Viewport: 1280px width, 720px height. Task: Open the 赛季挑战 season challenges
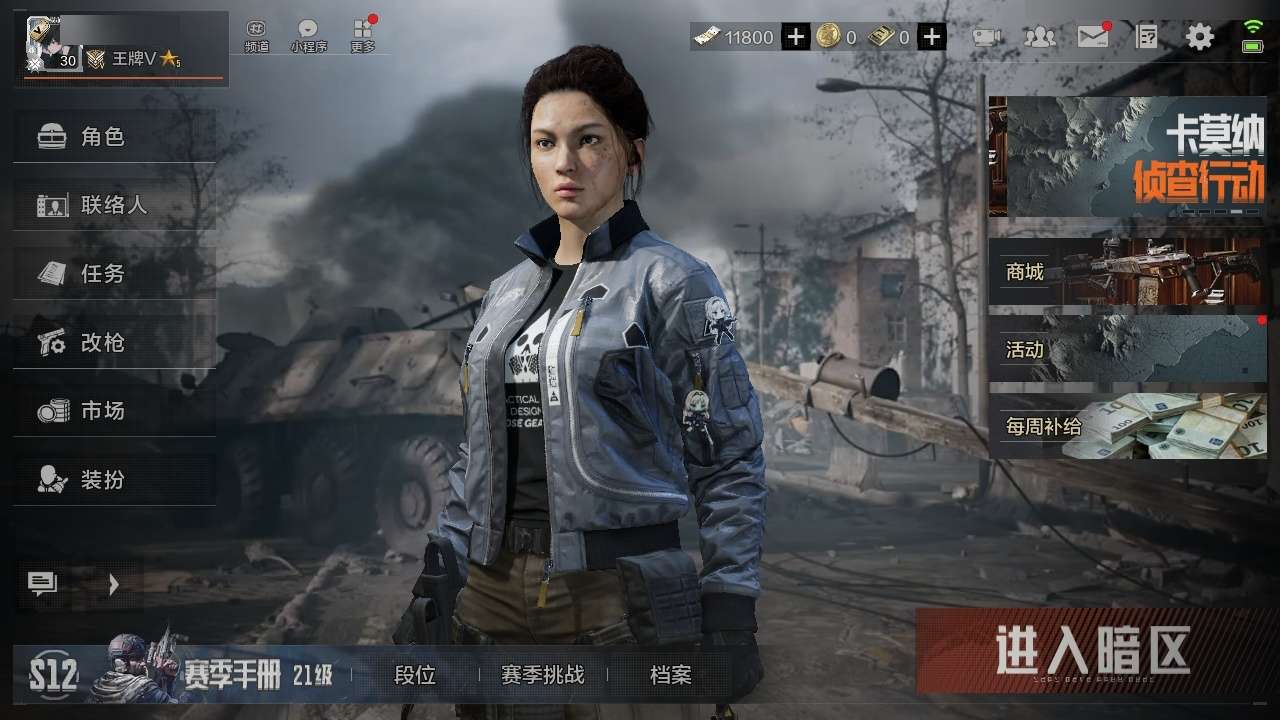(x=542, y=675)
